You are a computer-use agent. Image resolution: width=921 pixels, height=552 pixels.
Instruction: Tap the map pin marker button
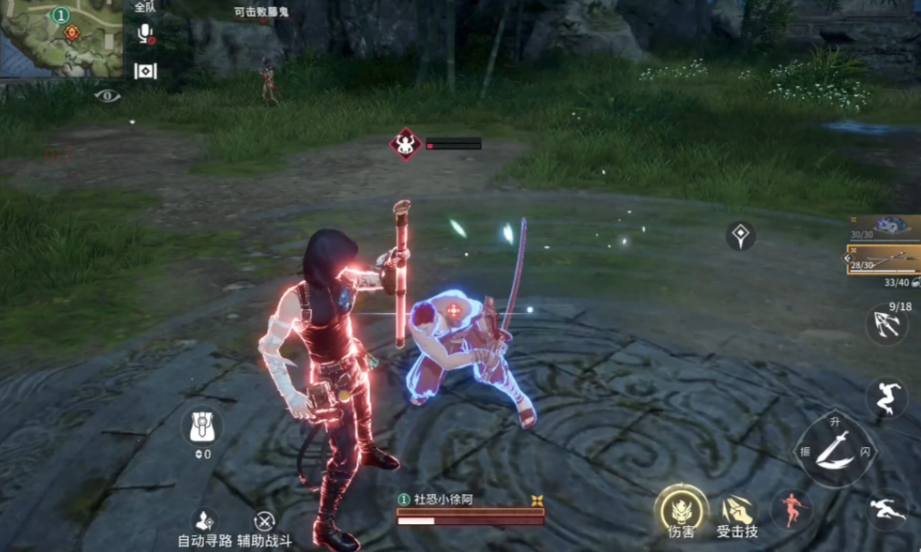point(741,236)
